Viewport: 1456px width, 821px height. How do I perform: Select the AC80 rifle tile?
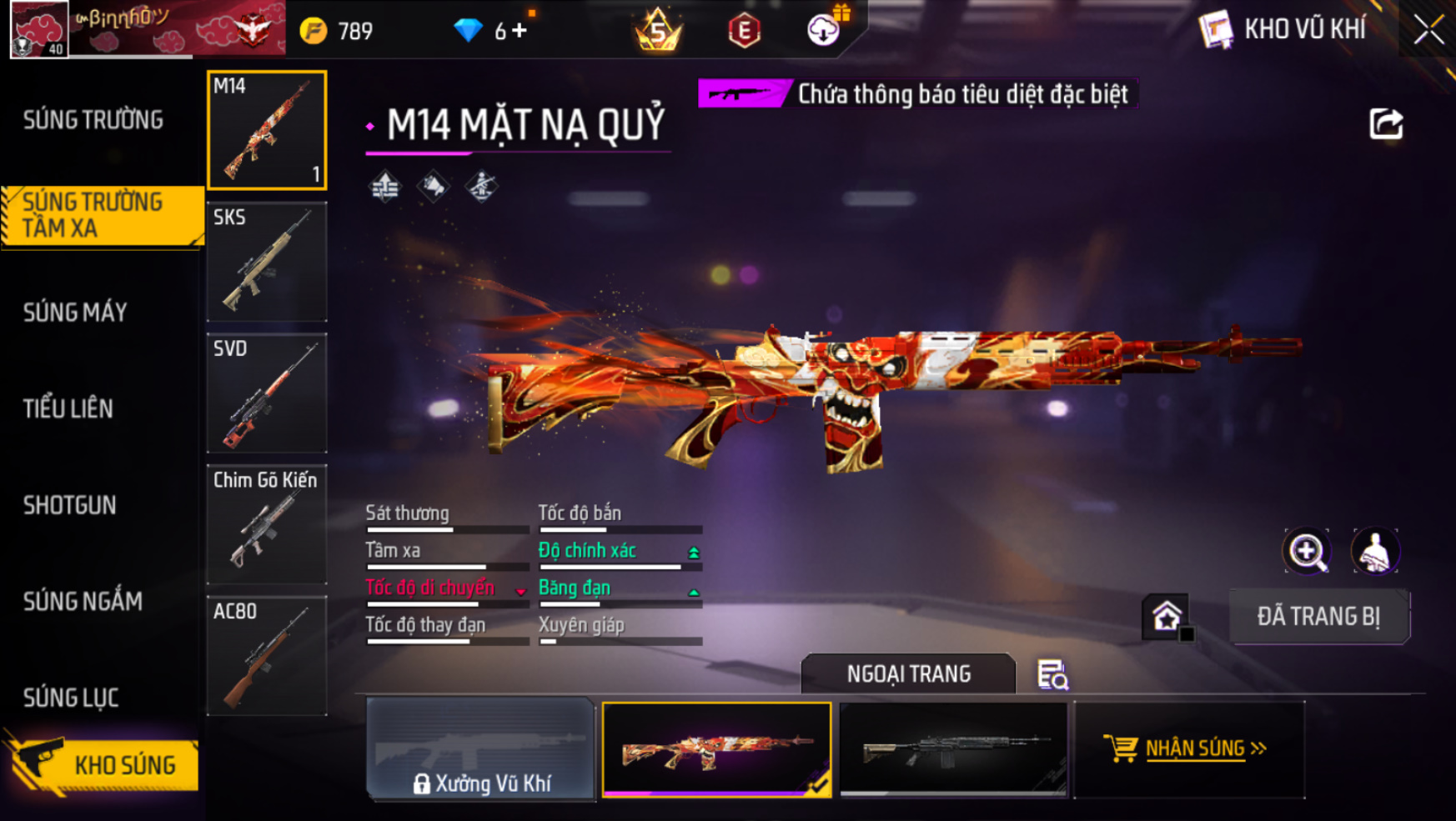(267, 656)
